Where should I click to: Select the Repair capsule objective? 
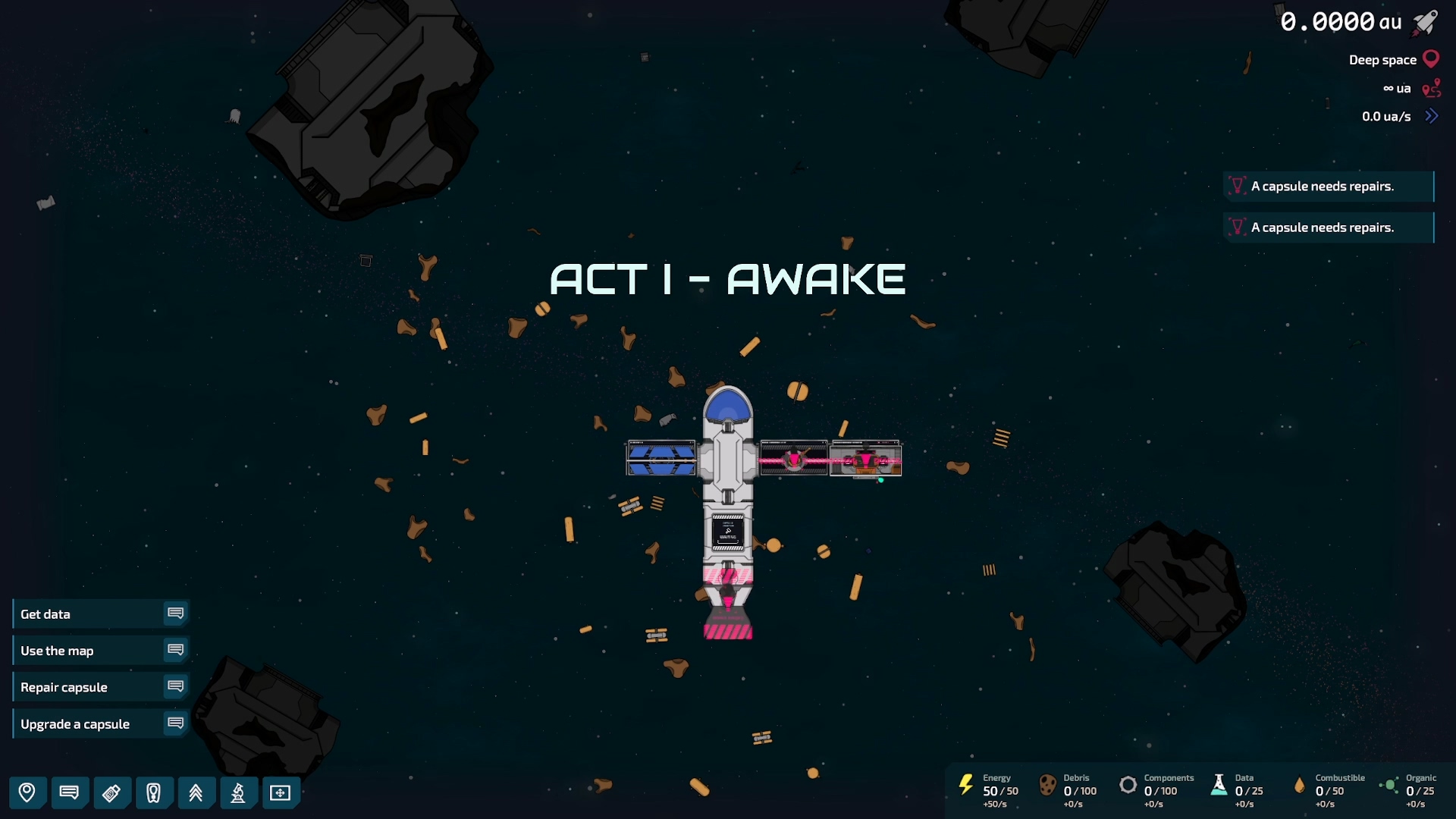tap(64, 687)
